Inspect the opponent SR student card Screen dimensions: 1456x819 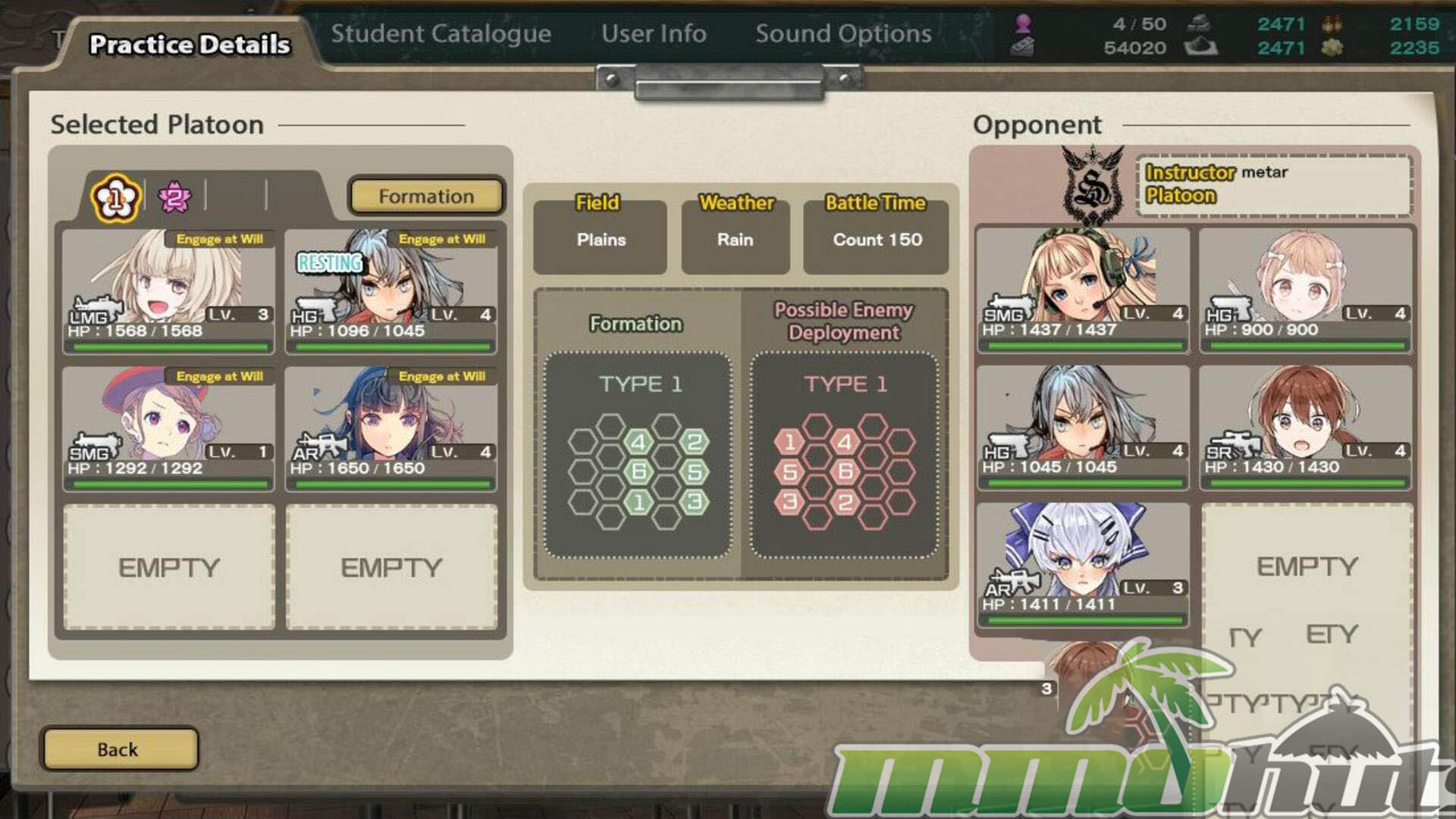coord(1305,428)
